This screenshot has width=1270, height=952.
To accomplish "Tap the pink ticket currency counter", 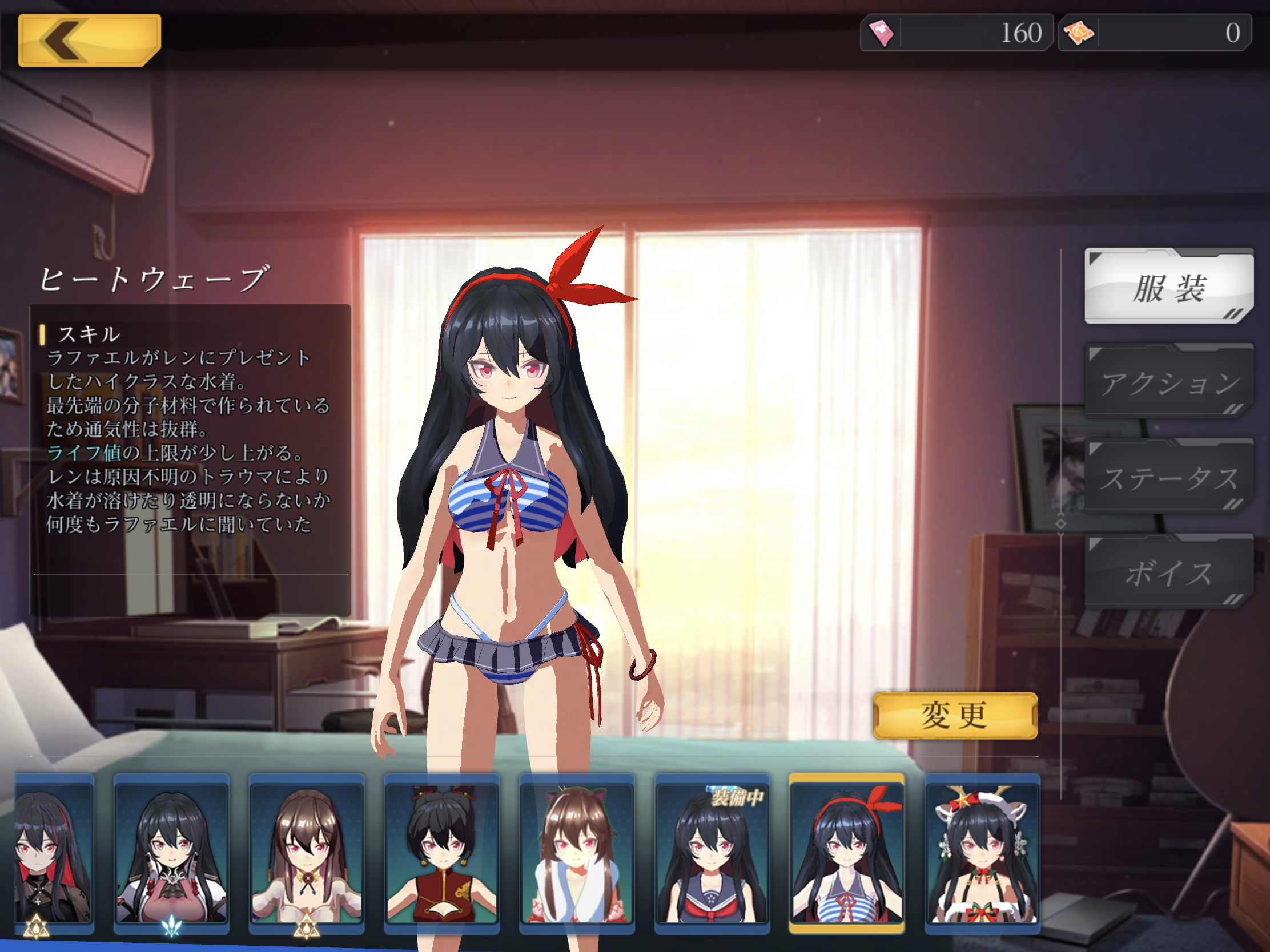I will pyautogui.click(x=956, y=33).
